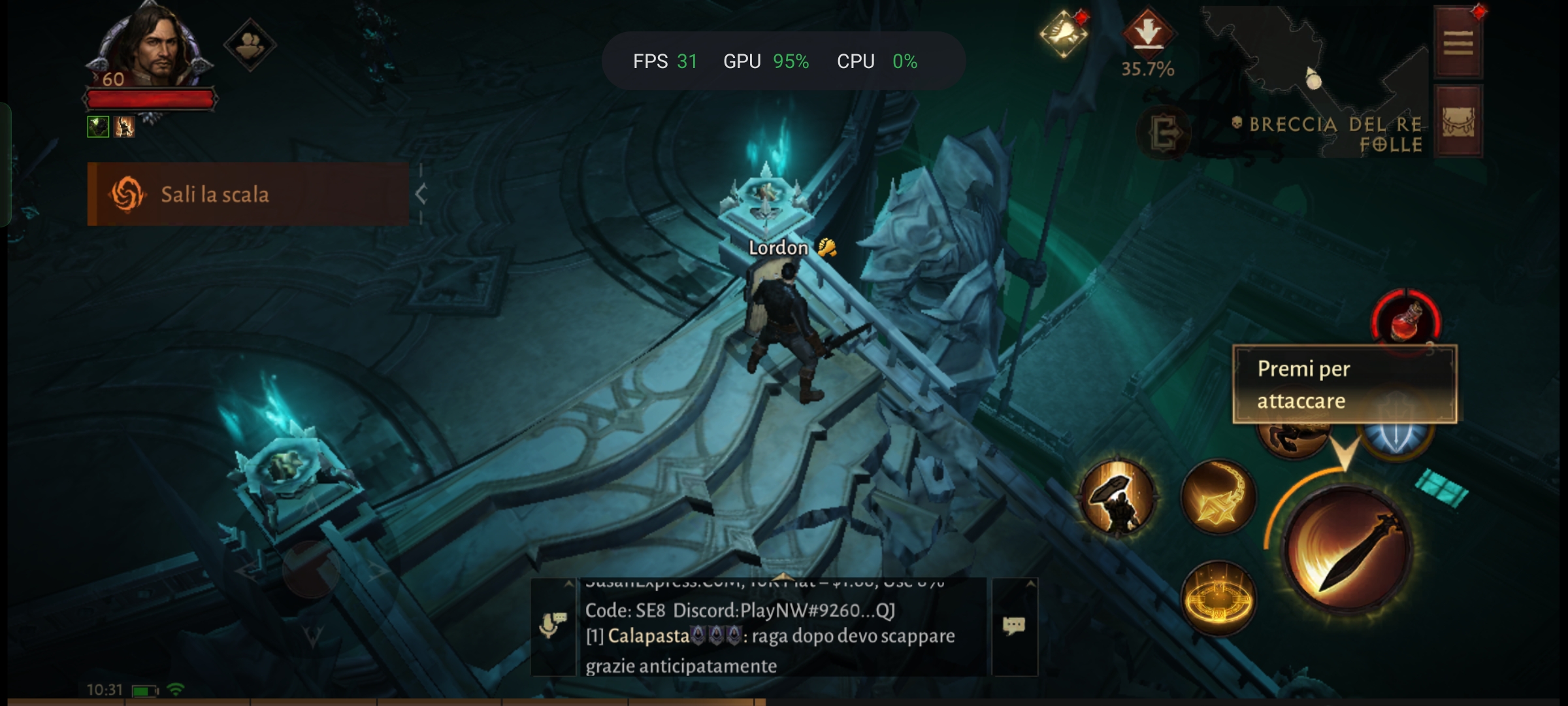
Task: Open the party members diamond icon
Action: click(250, 44)
